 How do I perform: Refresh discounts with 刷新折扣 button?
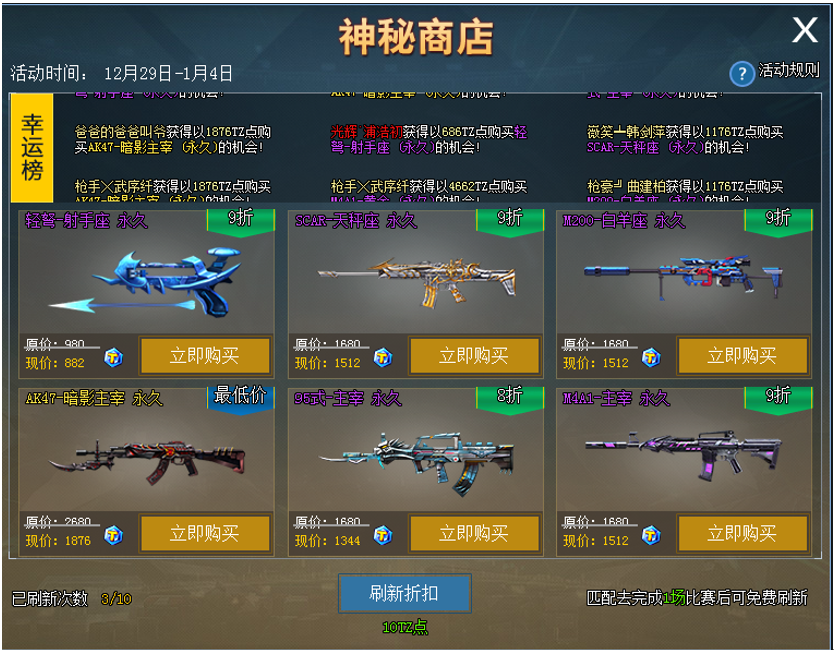[x=404, y=593]
